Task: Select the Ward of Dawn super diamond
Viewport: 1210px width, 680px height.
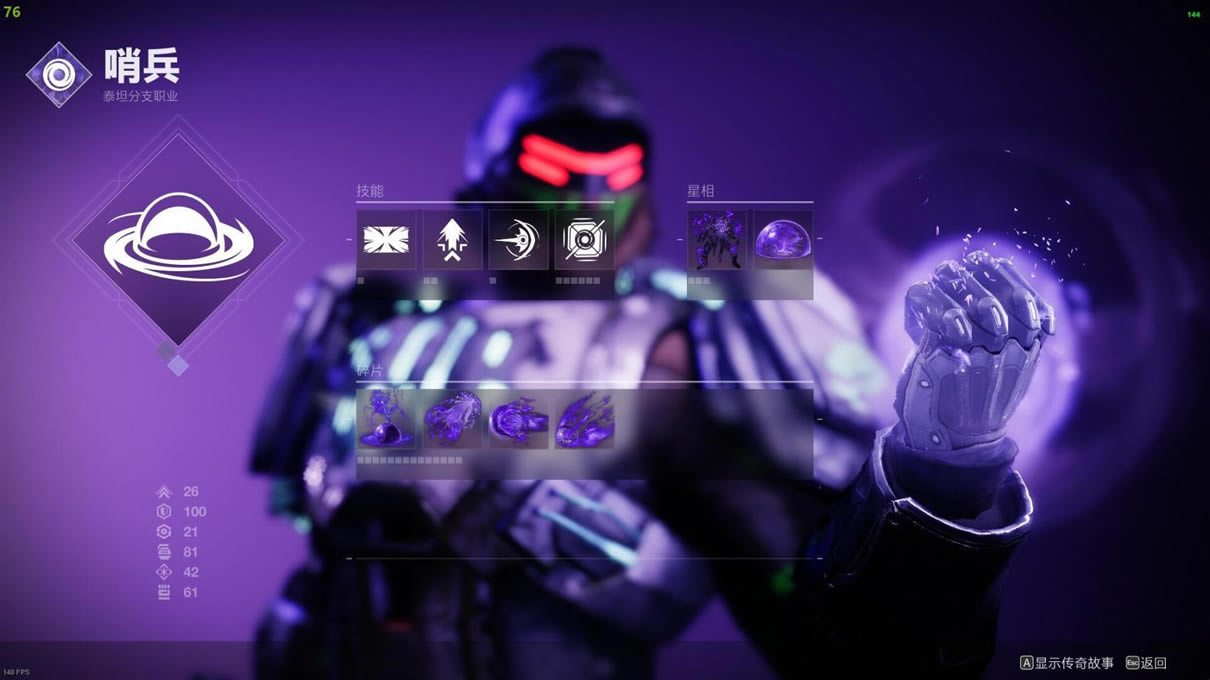Action: coord(178,240)
